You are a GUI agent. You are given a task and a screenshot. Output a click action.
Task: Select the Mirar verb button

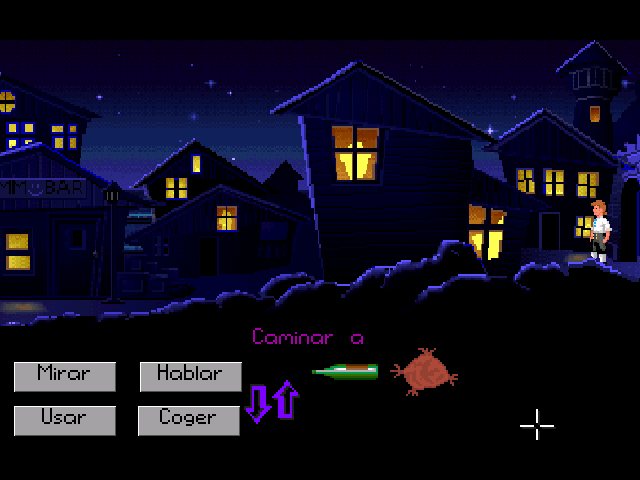64,376
